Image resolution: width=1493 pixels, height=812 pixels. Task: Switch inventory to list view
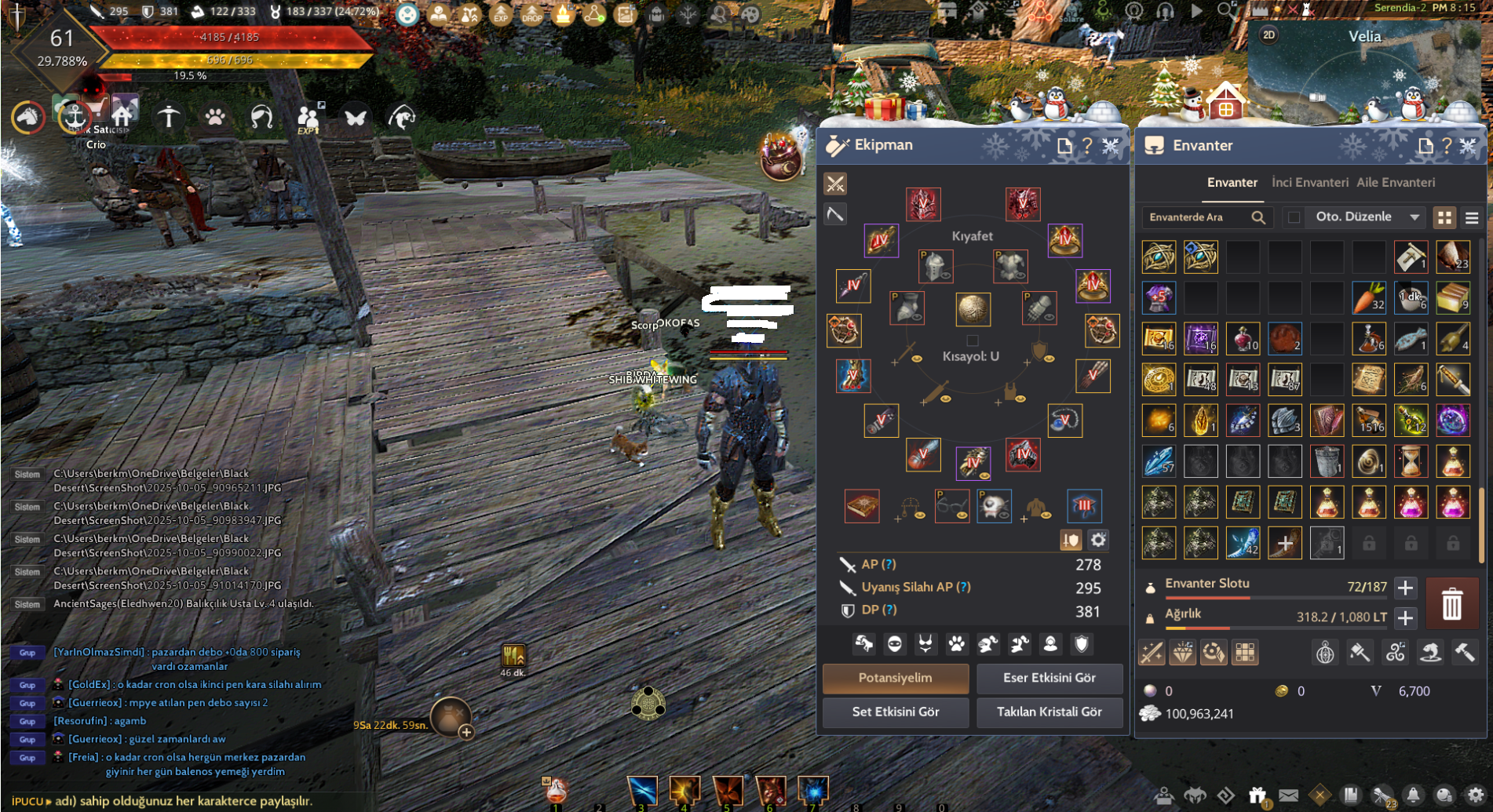point(1472,217)
